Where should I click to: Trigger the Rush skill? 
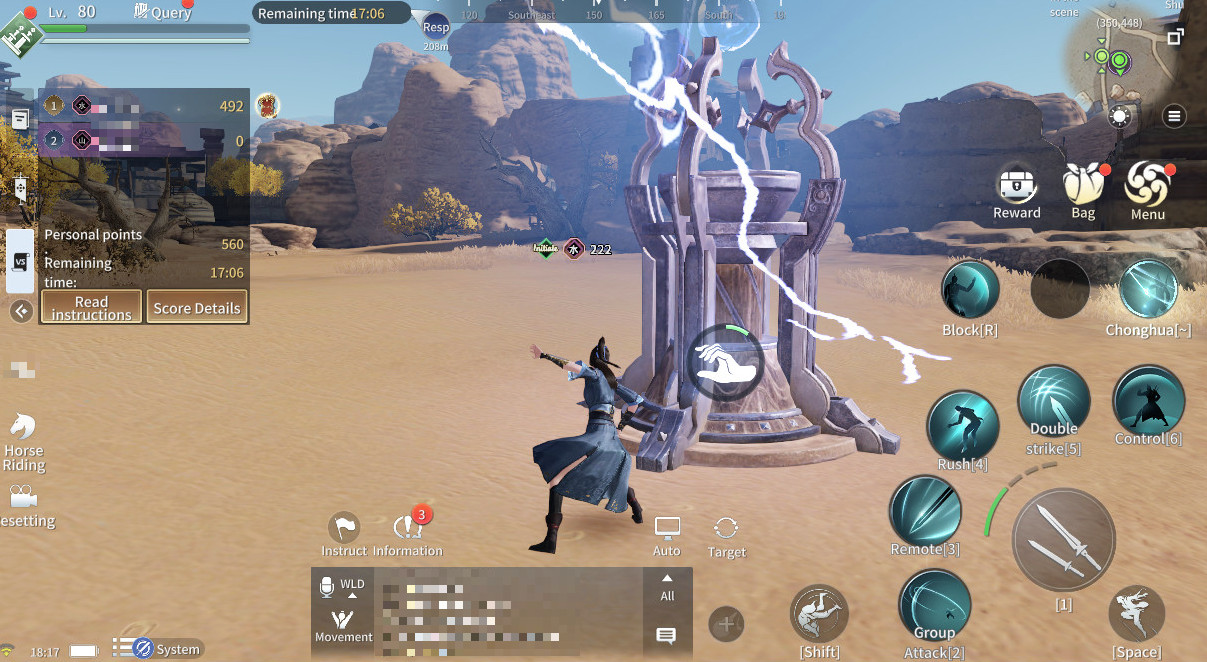pyautogui.click(x=962, y=424)
